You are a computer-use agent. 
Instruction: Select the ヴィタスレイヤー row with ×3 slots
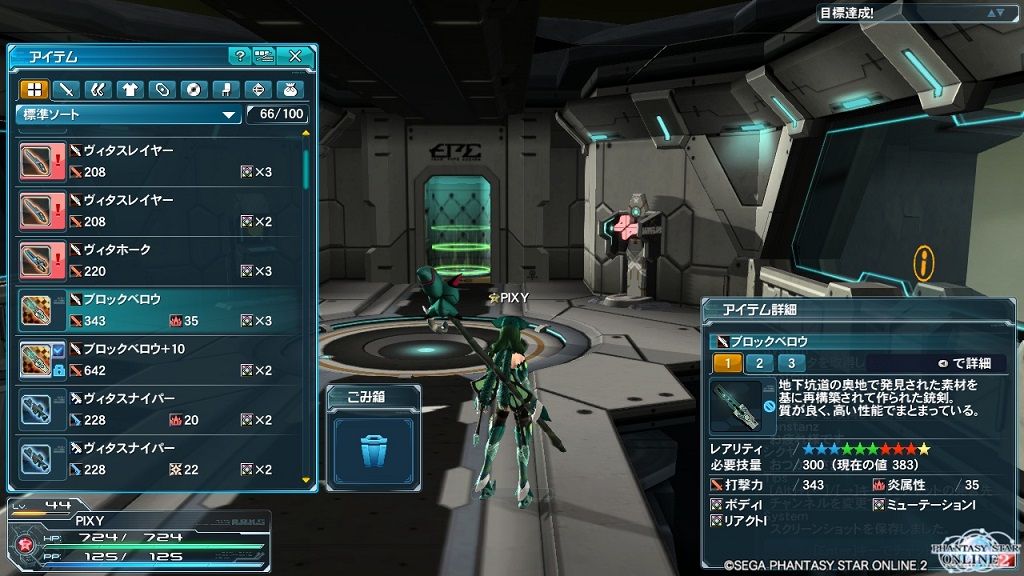[160, 161]
